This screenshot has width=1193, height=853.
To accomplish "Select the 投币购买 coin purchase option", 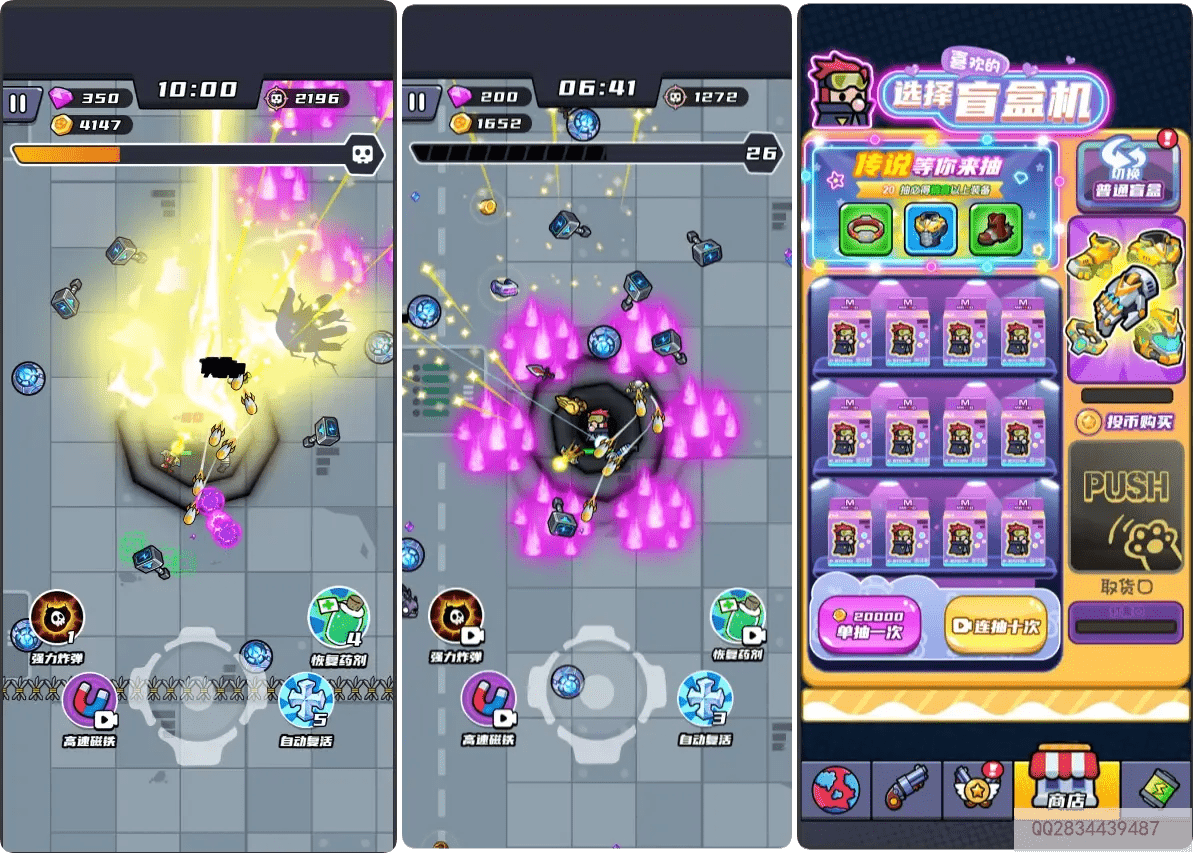I will tap(1126, 422).
